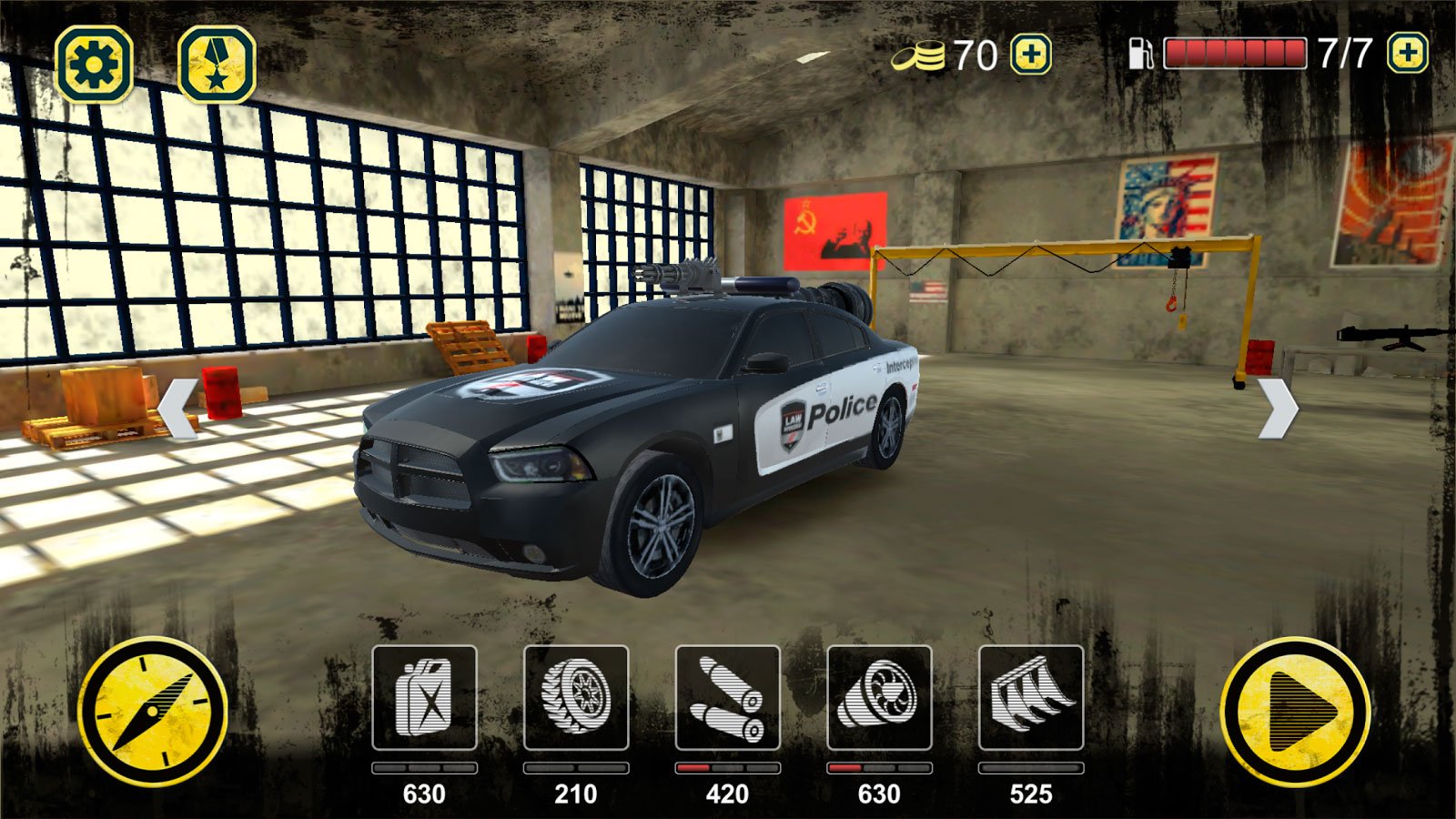Image resolution: width=1456 pixels, height=819 pixels.
Task: Add more coins with the plus button
Action: click(1030, 55)
